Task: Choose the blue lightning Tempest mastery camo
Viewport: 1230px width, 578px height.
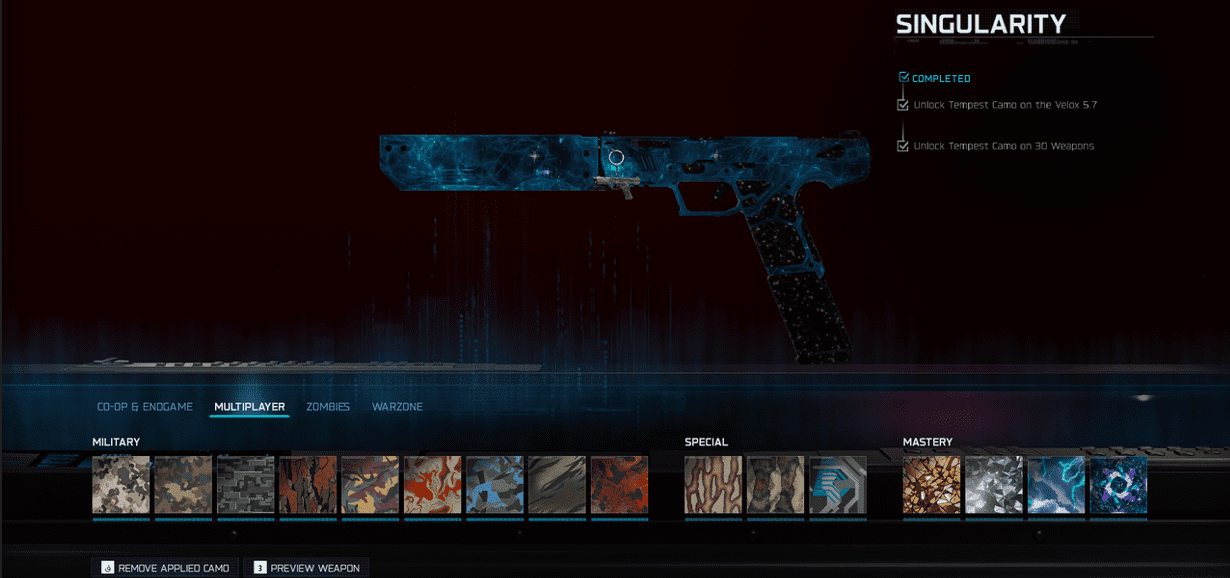Action: point(1056,485)
